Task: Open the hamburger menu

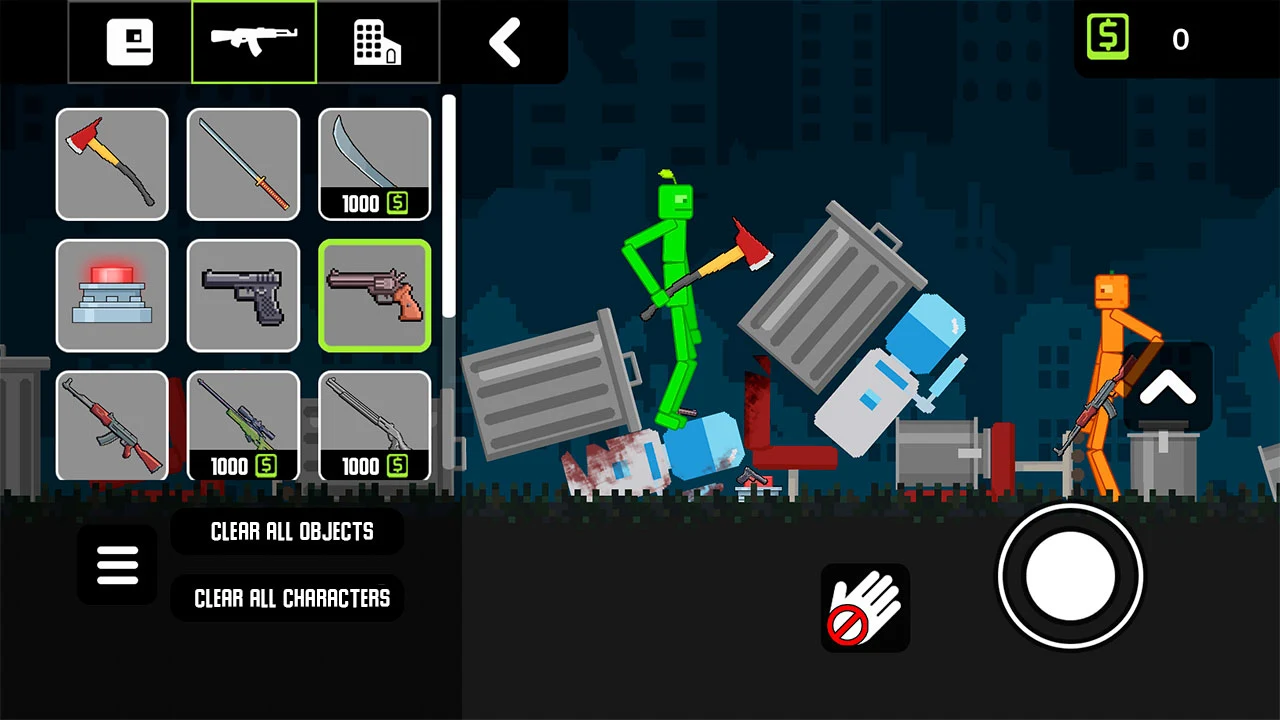Action: pos(116,564)
